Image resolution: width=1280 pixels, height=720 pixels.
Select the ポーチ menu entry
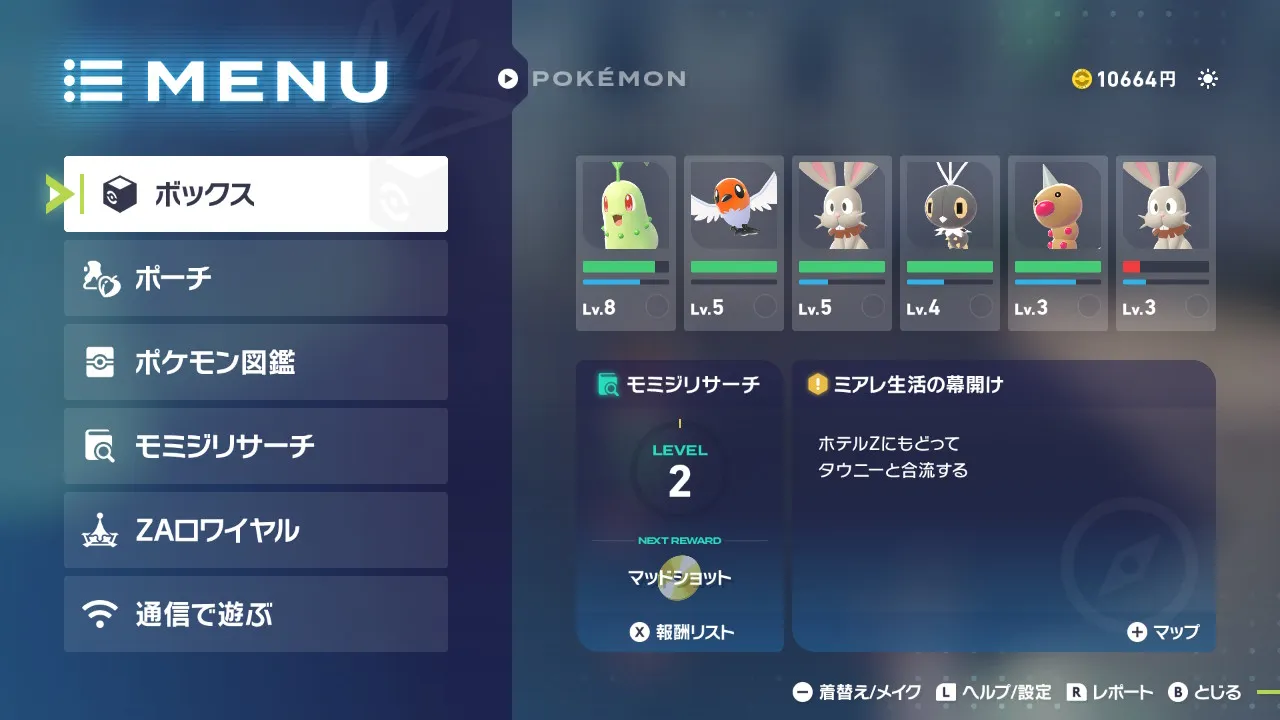(x=255, y=278)
